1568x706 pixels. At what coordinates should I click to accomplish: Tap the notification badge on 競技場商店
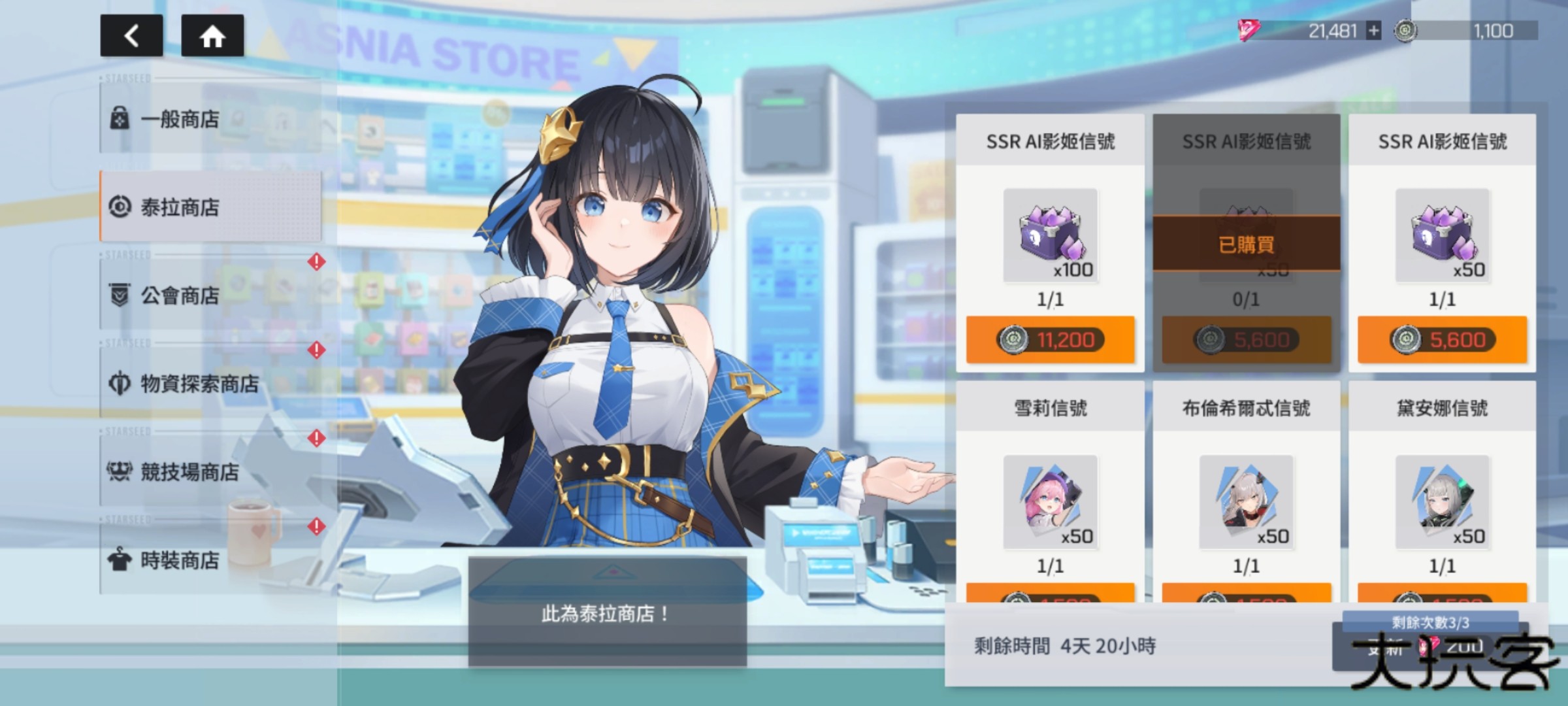tap(316, 437)
